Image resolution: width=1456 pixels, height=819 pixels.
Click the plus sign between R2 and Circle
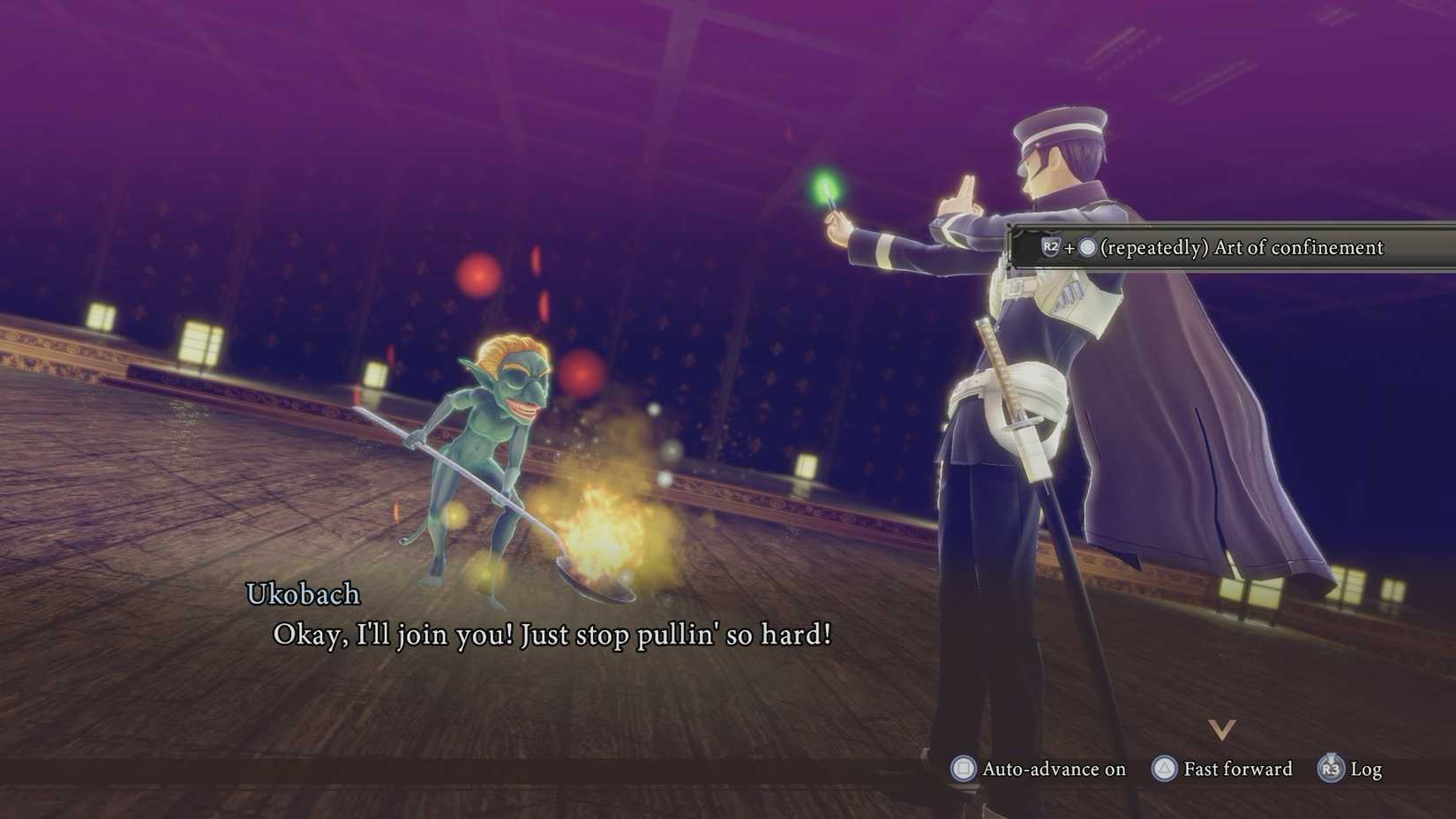coord(1070,248)
